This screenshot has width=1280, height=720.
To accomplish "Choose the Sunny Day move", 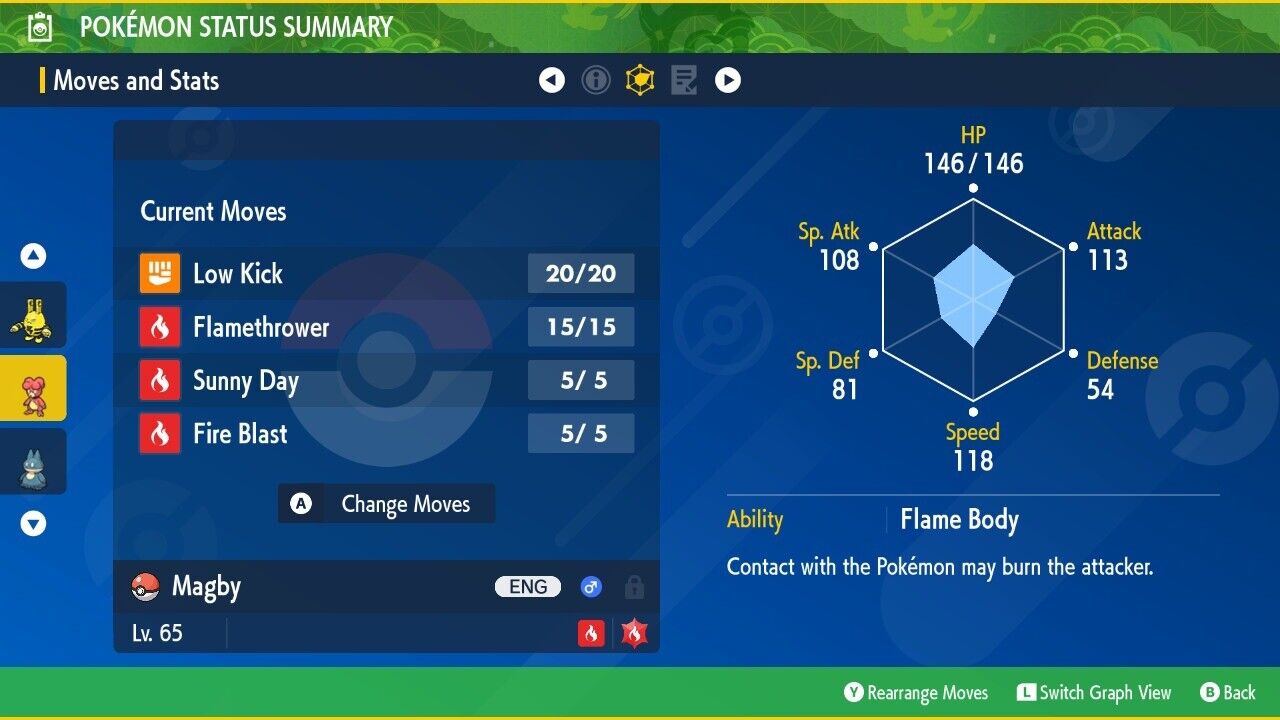I will click(x=386, y=381).
